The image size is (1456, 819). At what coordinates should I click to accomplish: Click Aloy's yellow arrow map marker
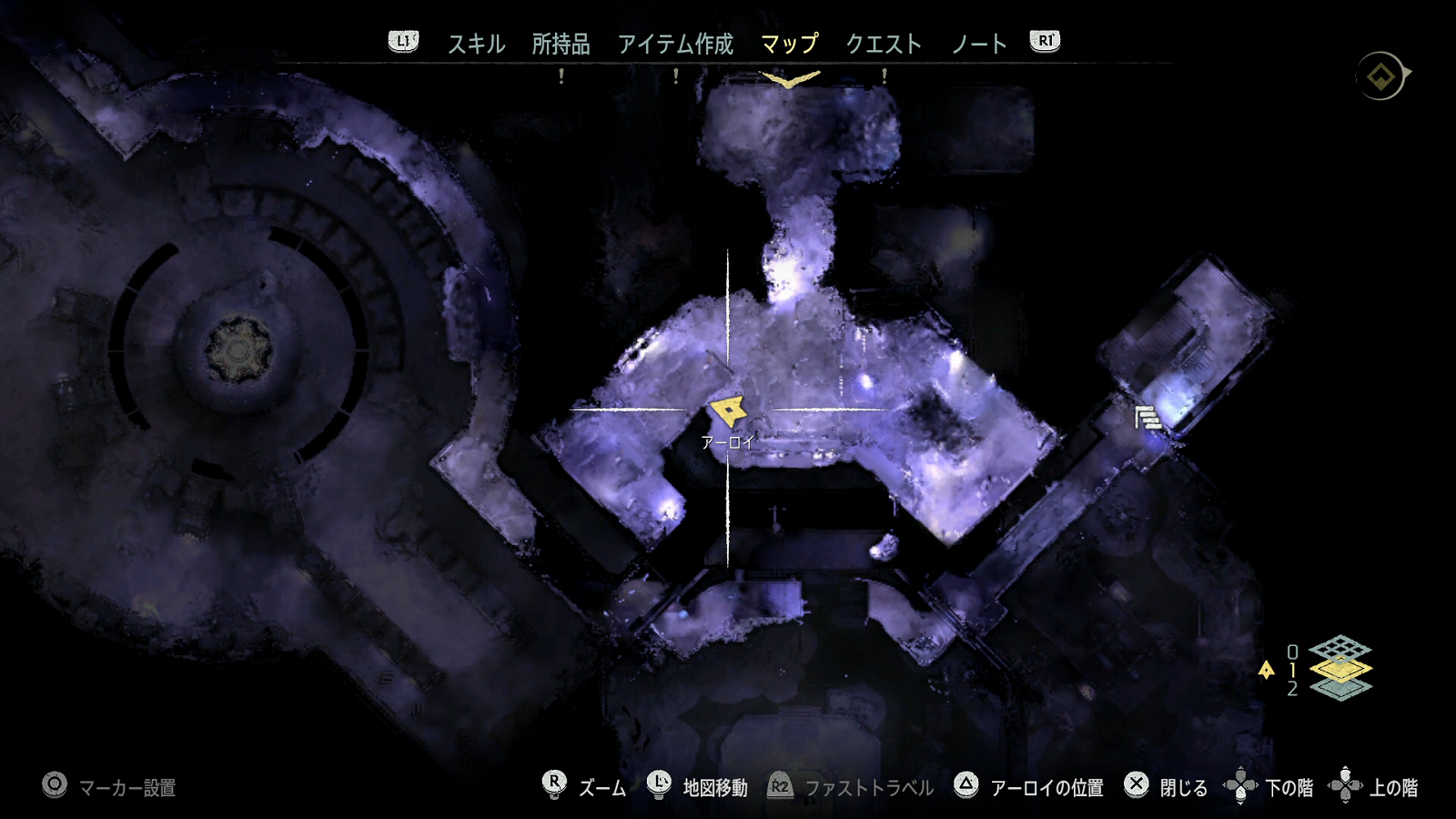pos(728,411)
